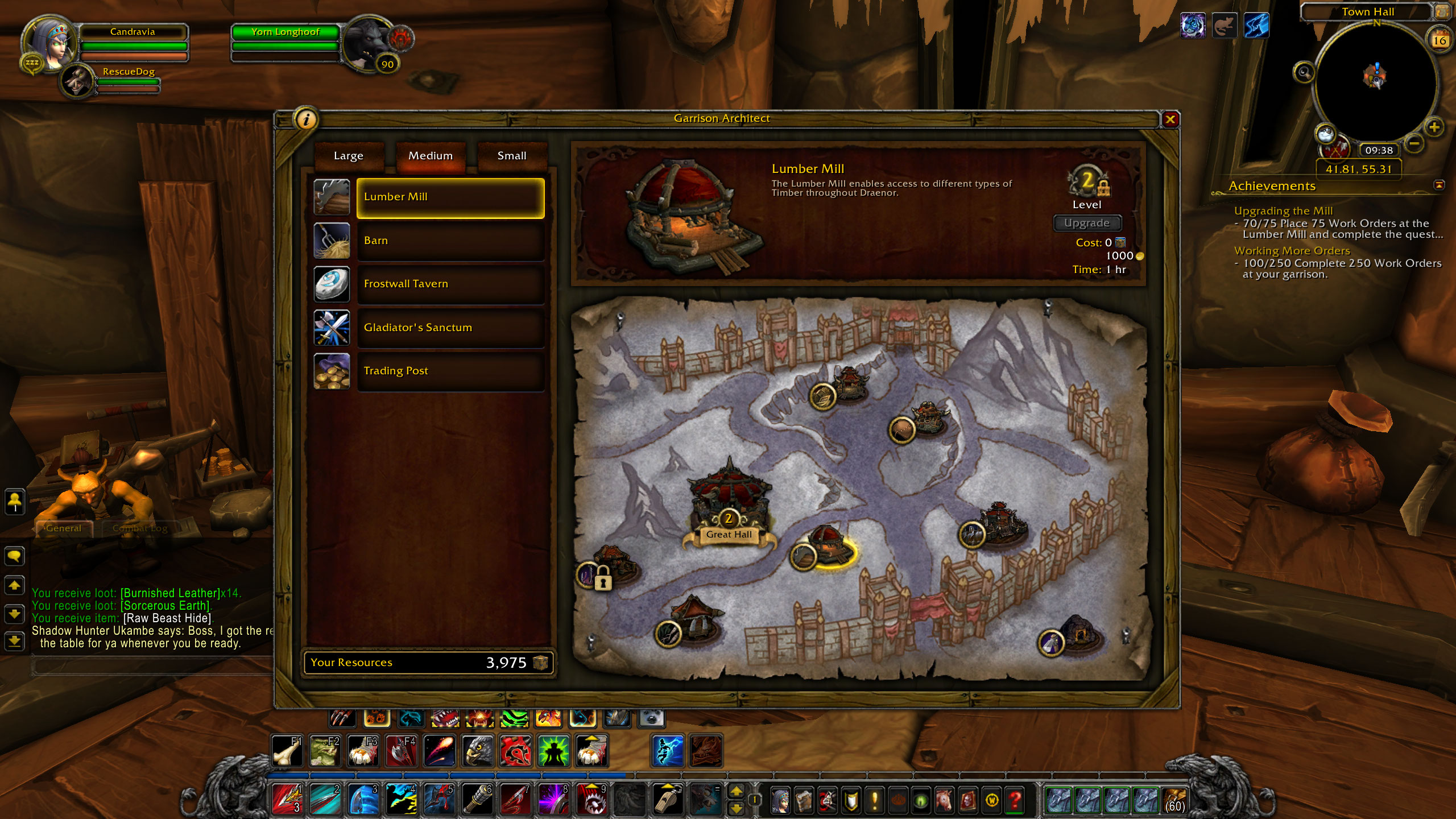Viewport: 1456px width, 819px height.
Task: Zoom out the minimap
Action: (x=1414, y=143)
